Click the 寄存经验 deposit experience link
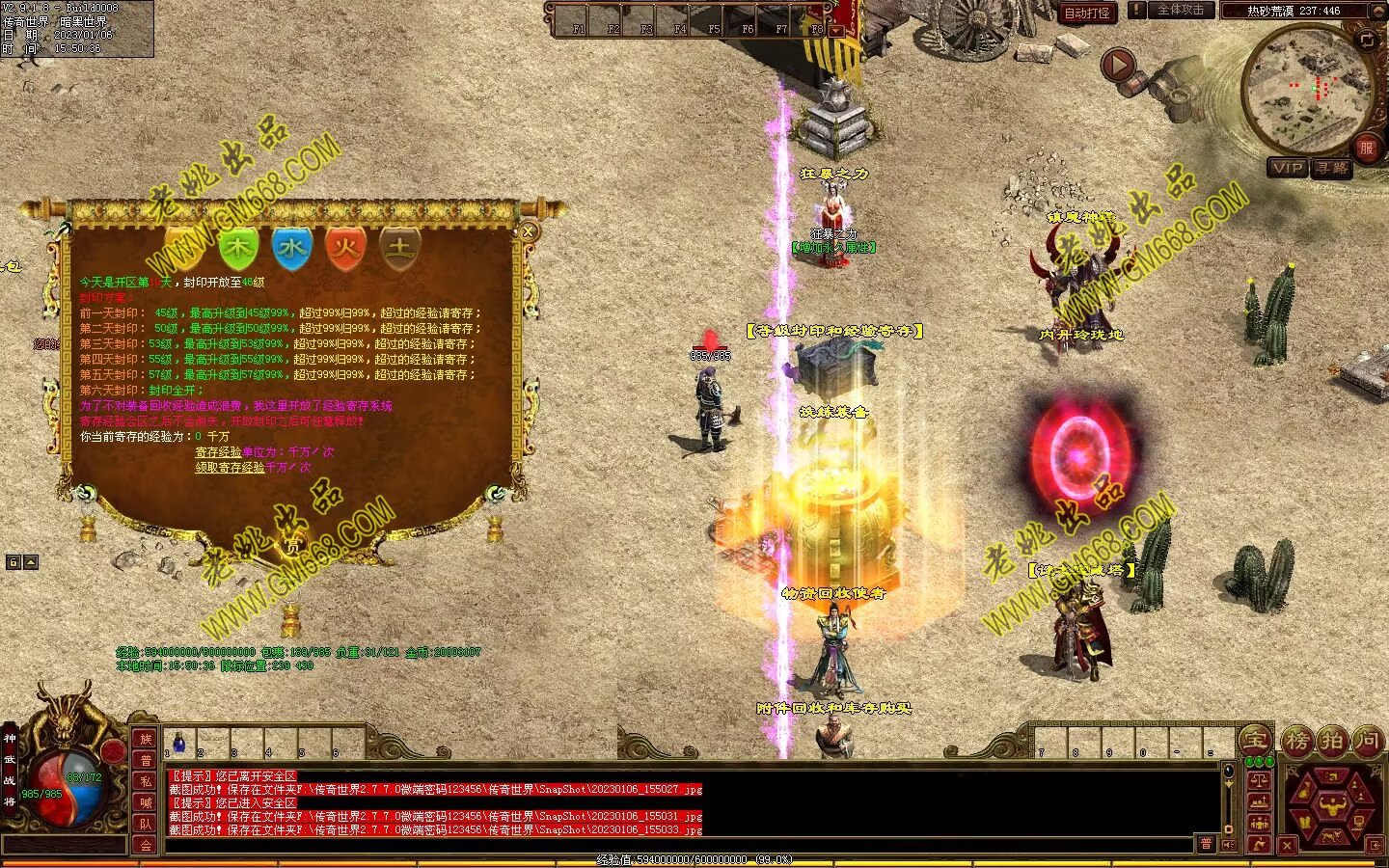Viewport: 1389px width, 868px height. [218, 451]
